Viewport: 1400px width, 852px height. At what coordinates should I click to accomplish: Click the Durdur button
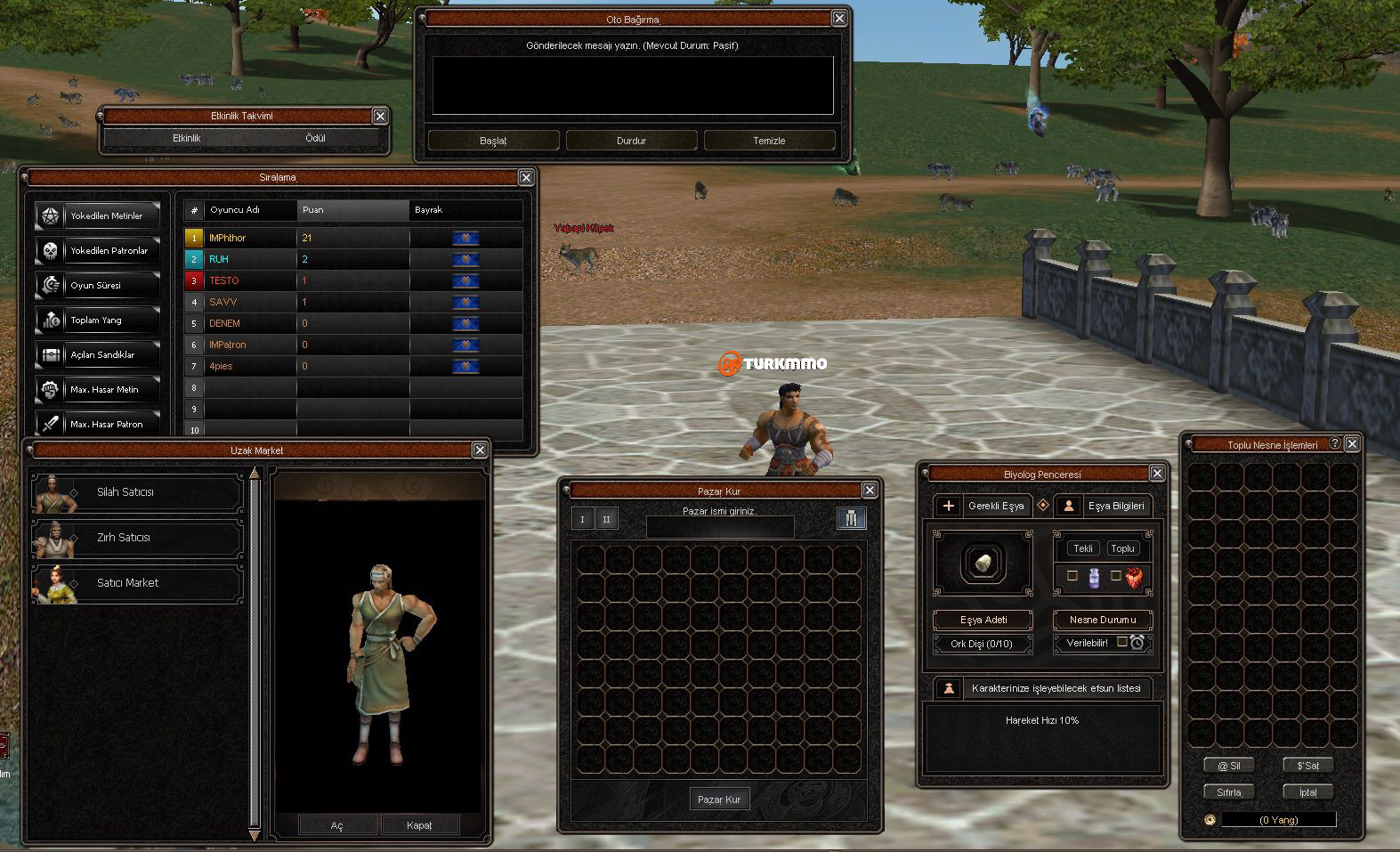pyautogui.click(x=631, y=141)
